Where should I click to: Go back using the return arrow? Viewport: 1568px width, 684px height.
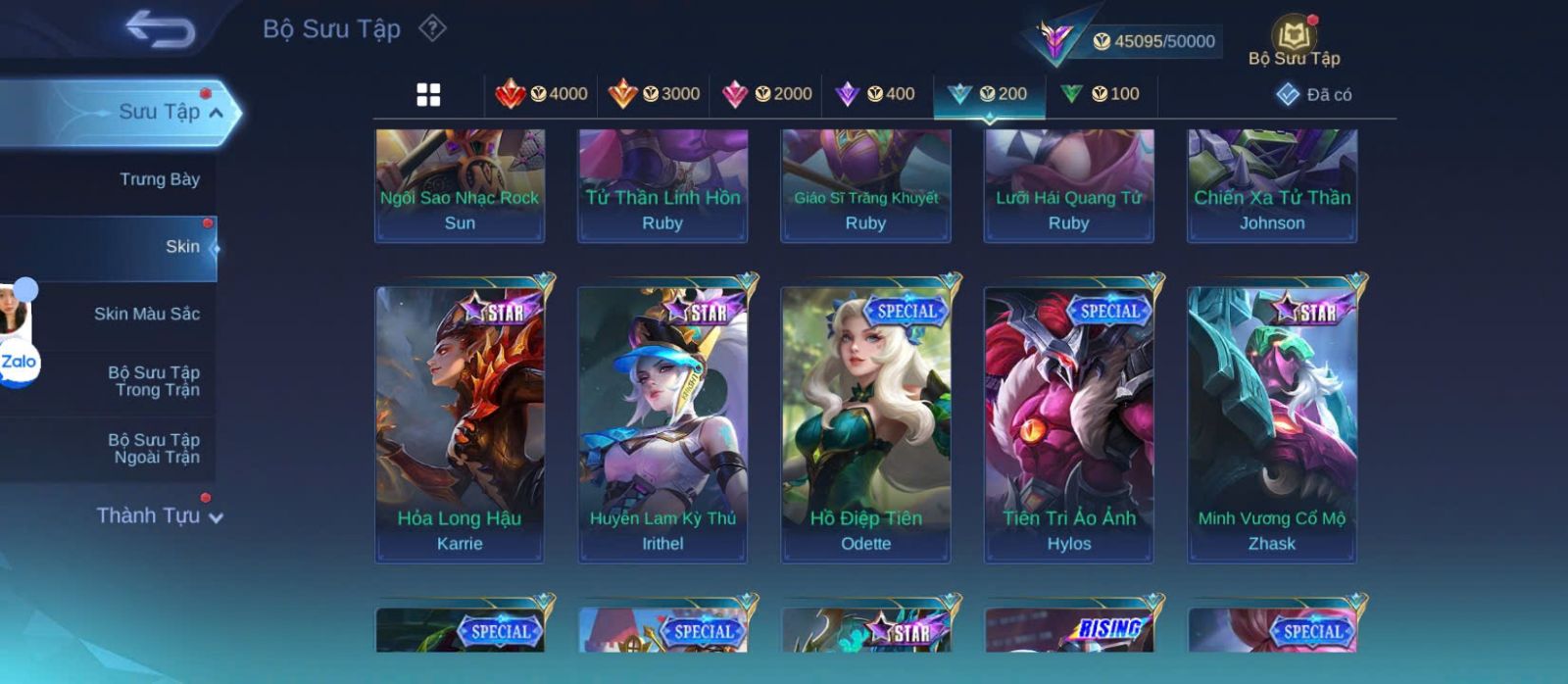tap(160, 29)
